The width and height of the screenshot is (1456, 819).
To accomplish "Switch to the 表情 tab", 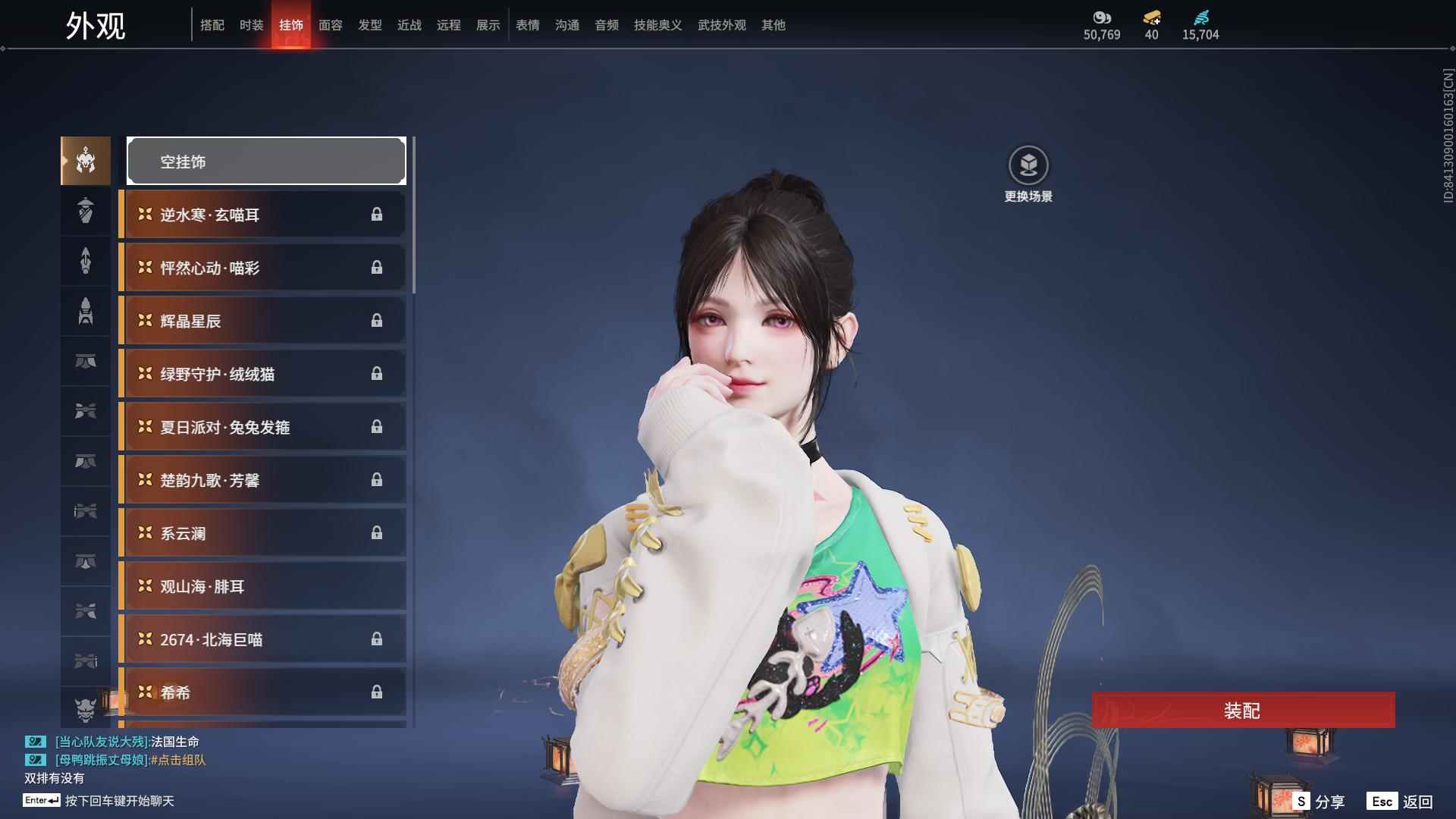I will [528, 25].
